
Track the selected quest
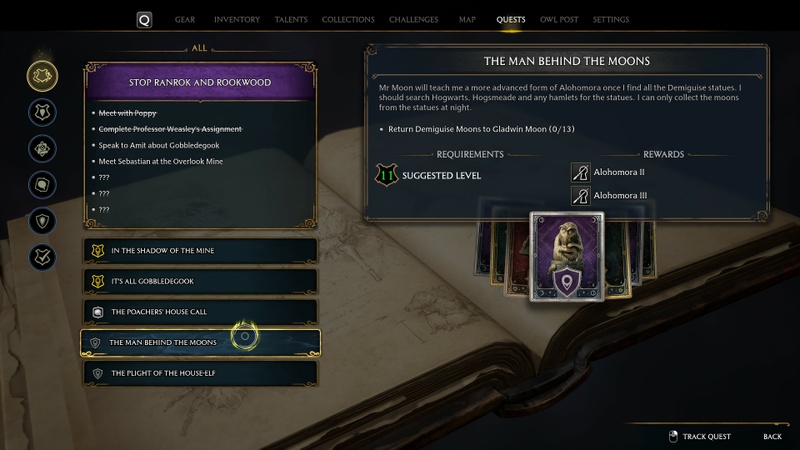coord(700,436)
